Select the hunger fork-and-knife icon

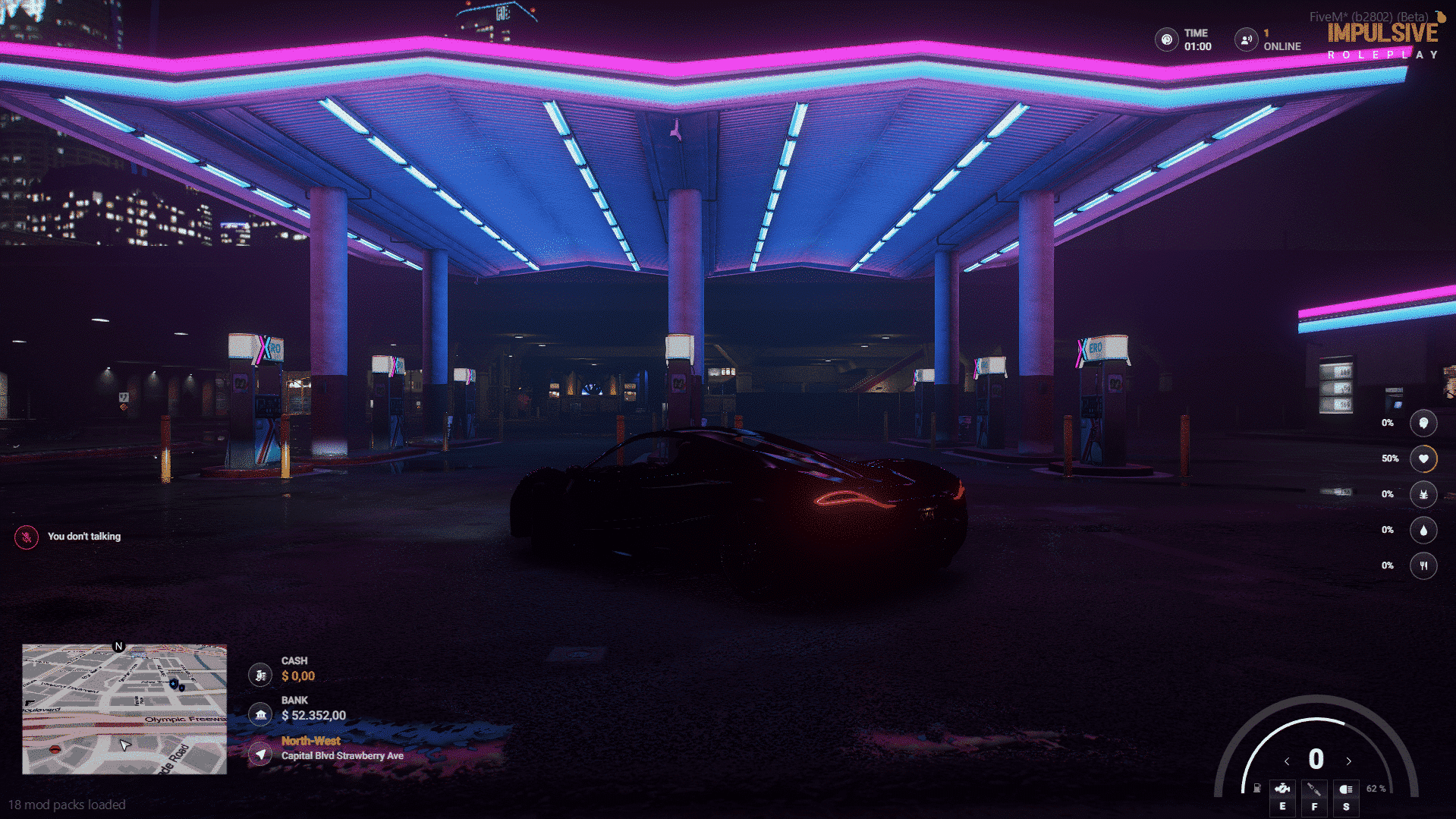click(x=1424, y=565)
